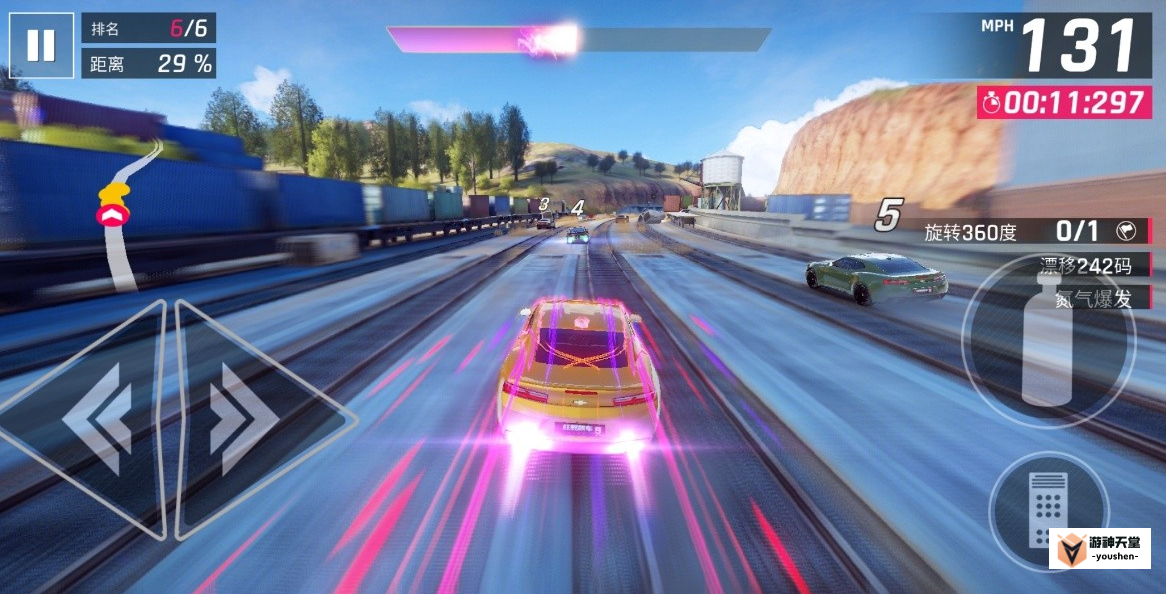
Task: Select the 360 spin objective row
Action: 1036,232
